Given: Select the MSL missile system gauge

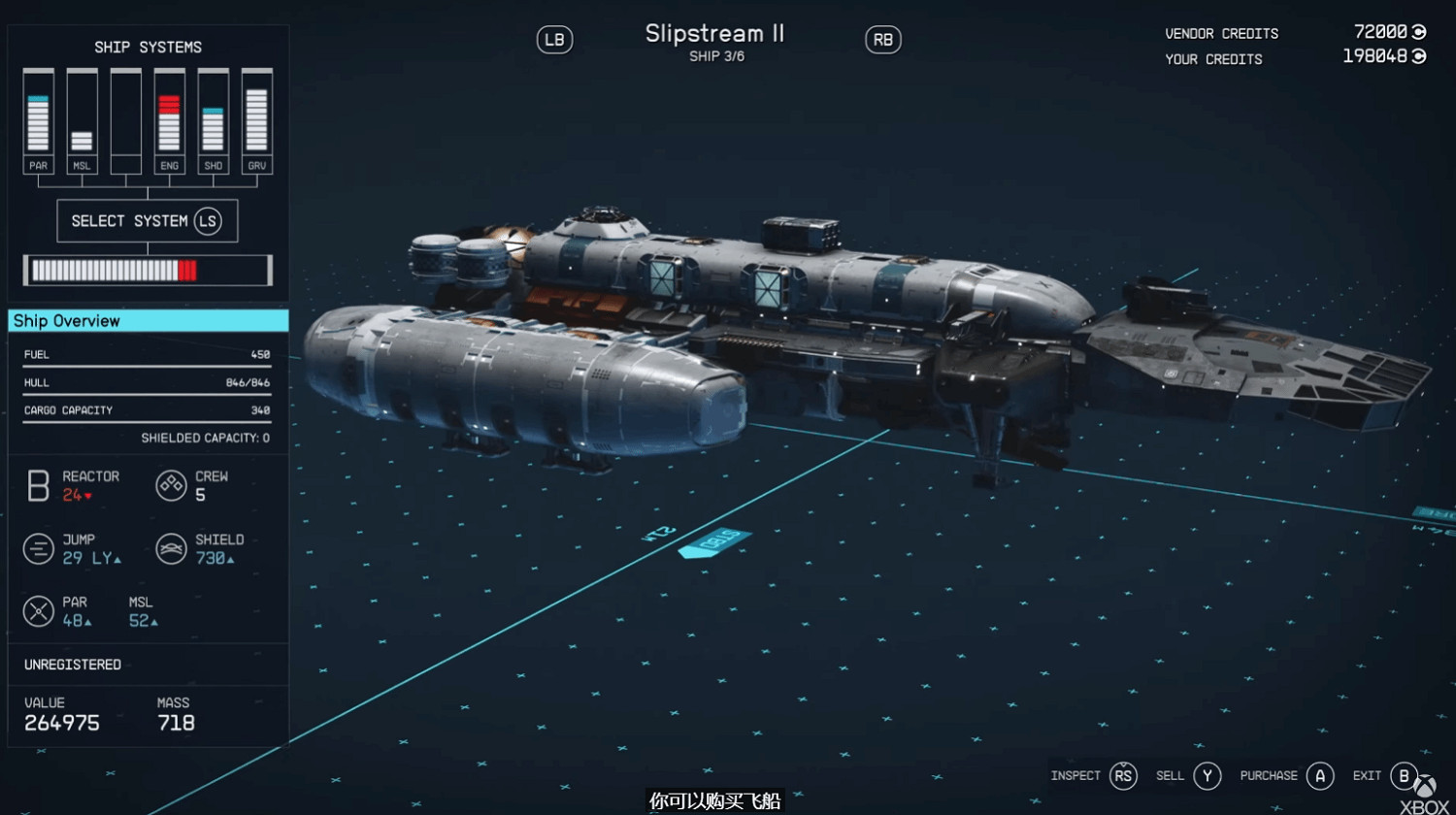Looking at the screenshot, I should [x=82, y=116].
